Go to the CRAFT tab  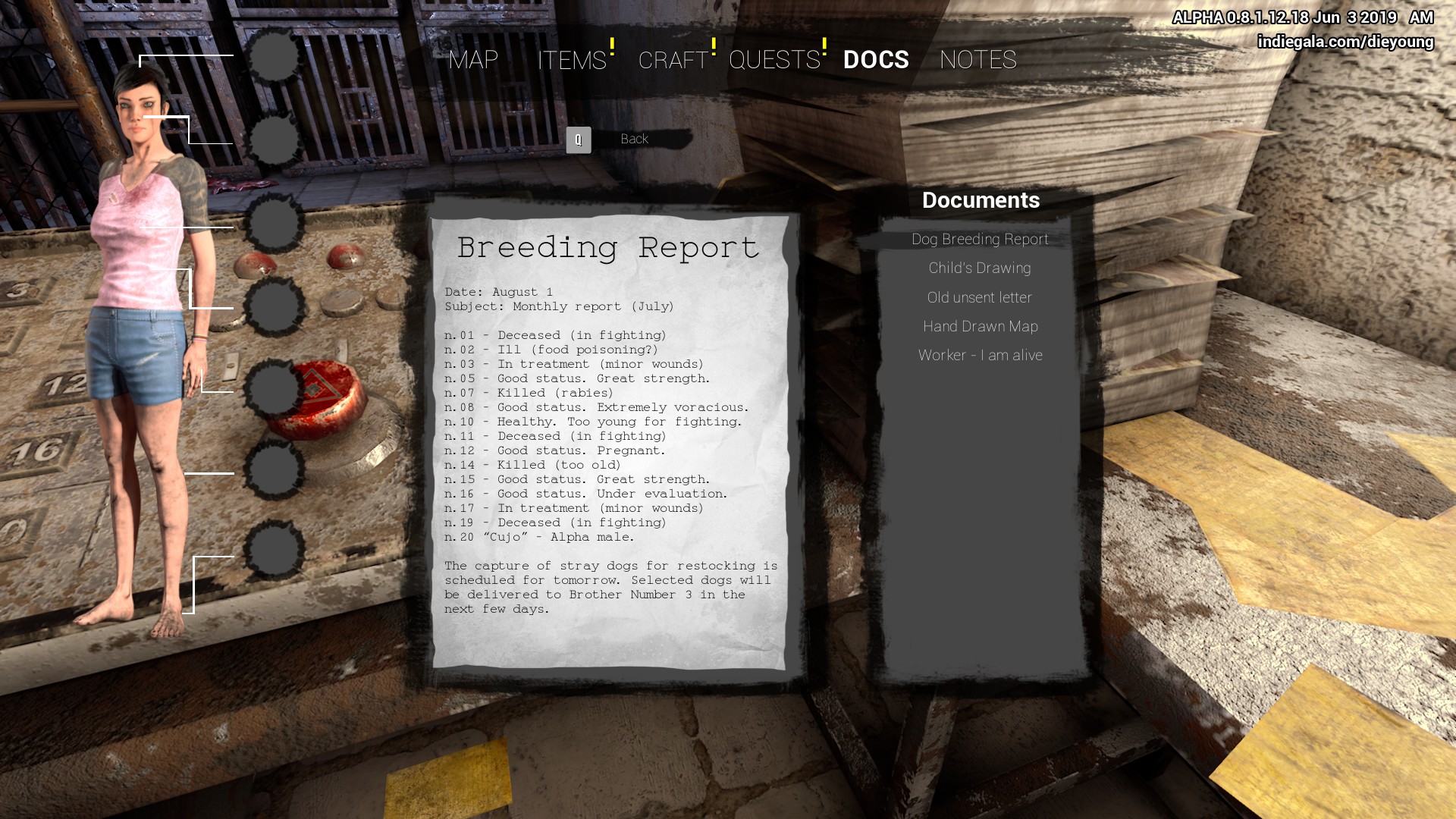pos(673,60)
